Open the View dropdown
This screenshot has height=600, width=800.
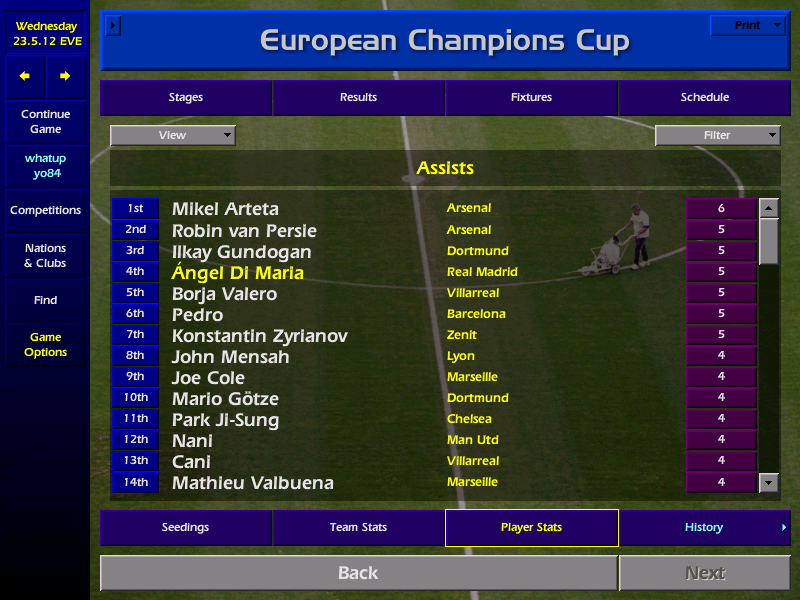173,135
